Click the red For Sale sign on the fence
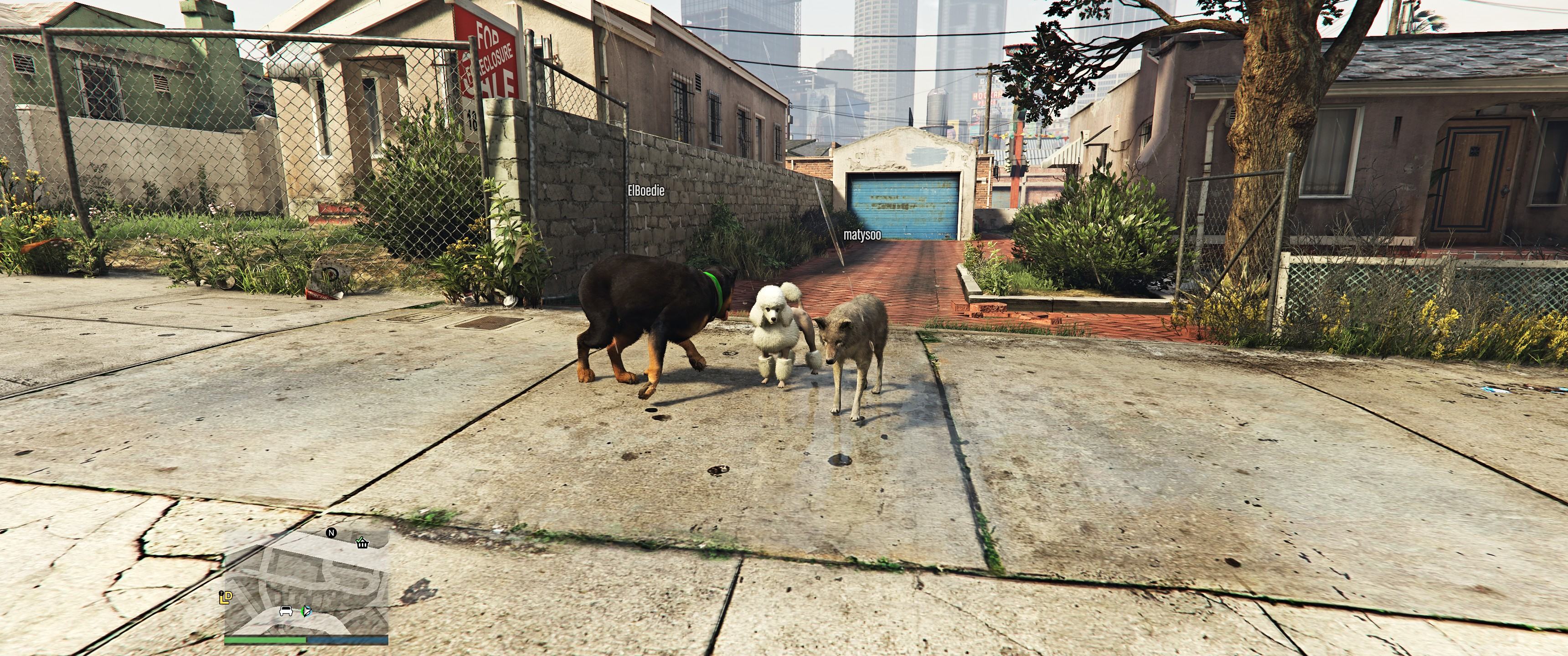The image size is (1568, 656). pos(497,85)
